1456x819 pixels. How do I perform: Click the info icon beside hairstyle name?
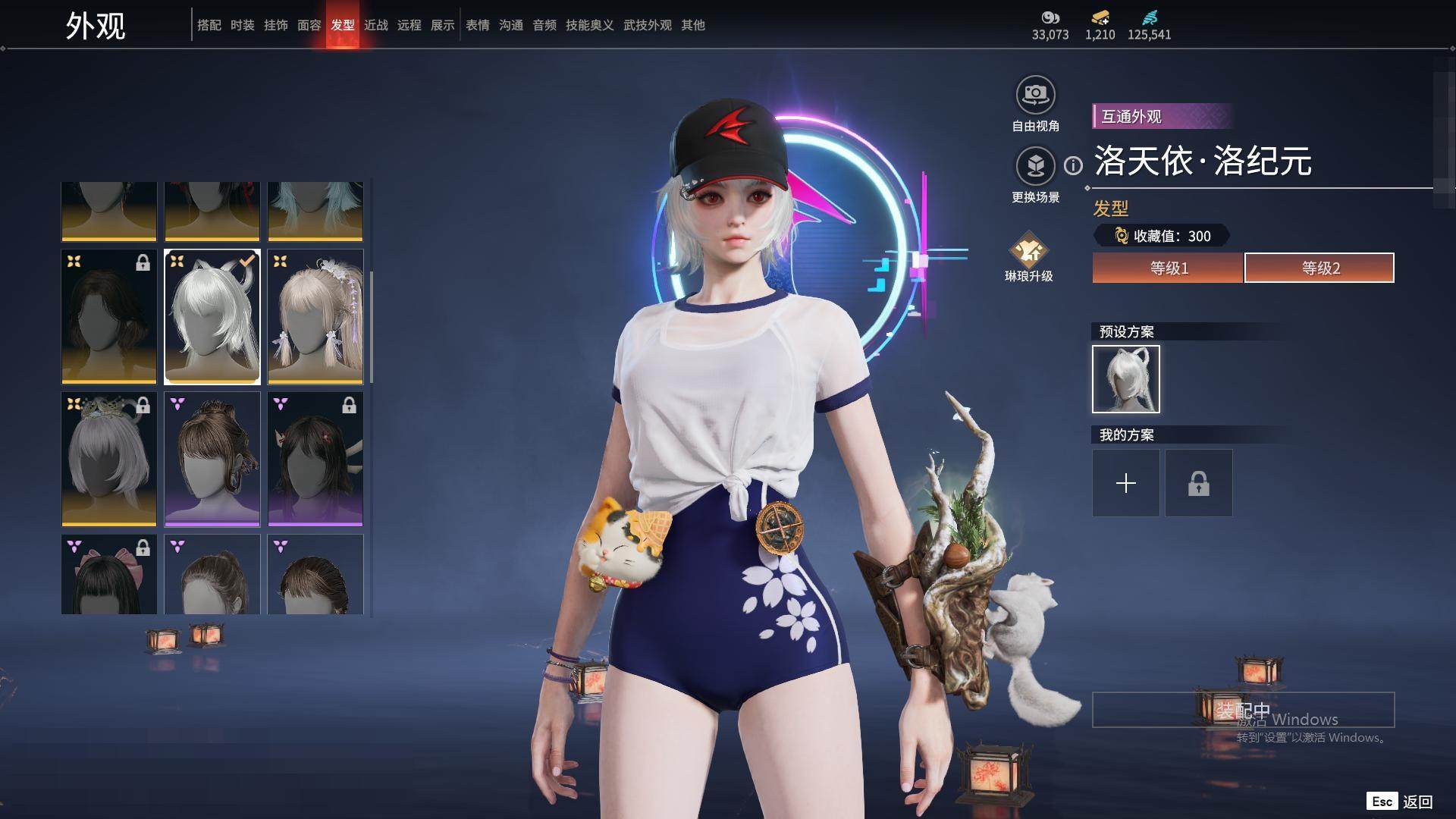pos(1073,165)
